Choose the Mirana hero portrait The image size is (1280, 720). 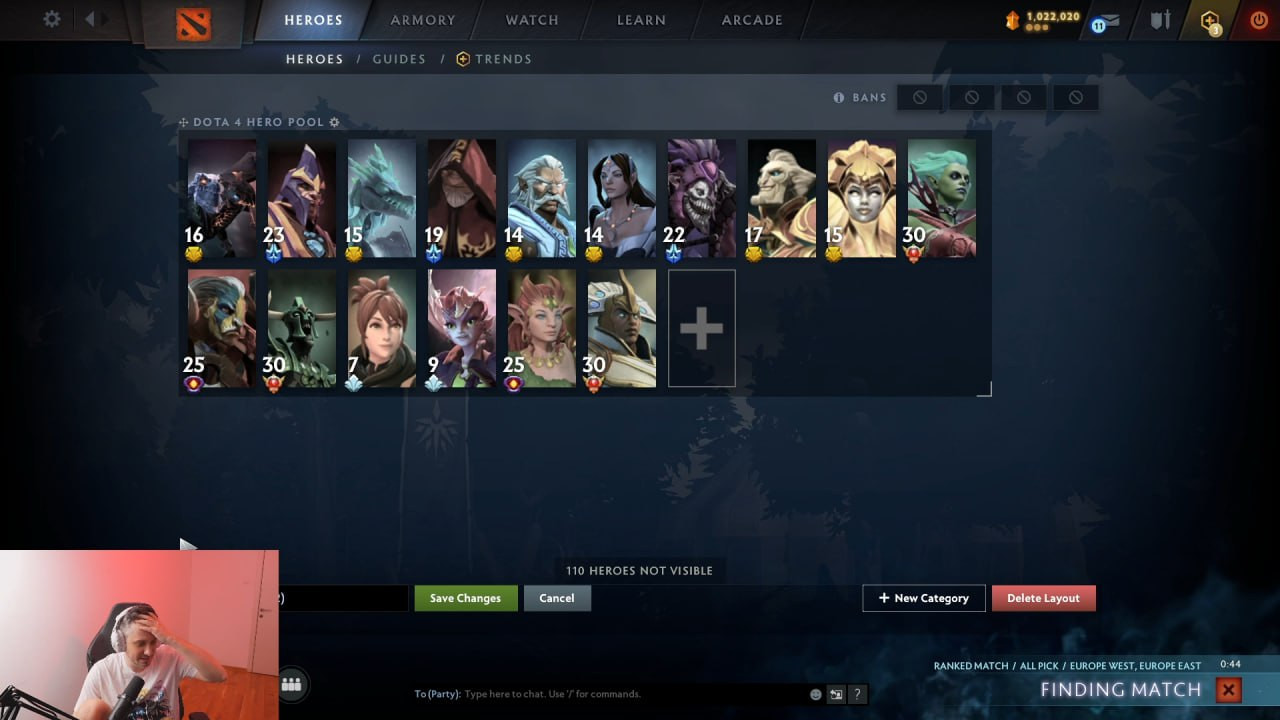tap(621, 198)
